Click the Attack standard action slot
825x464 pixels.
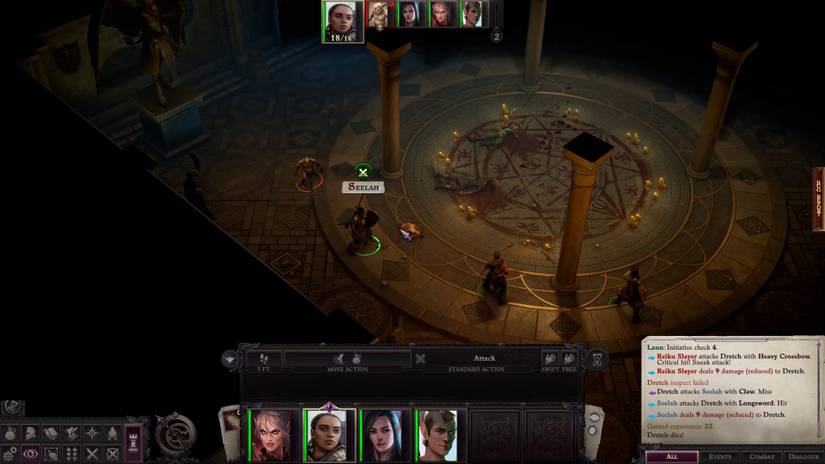pos(483,358)
